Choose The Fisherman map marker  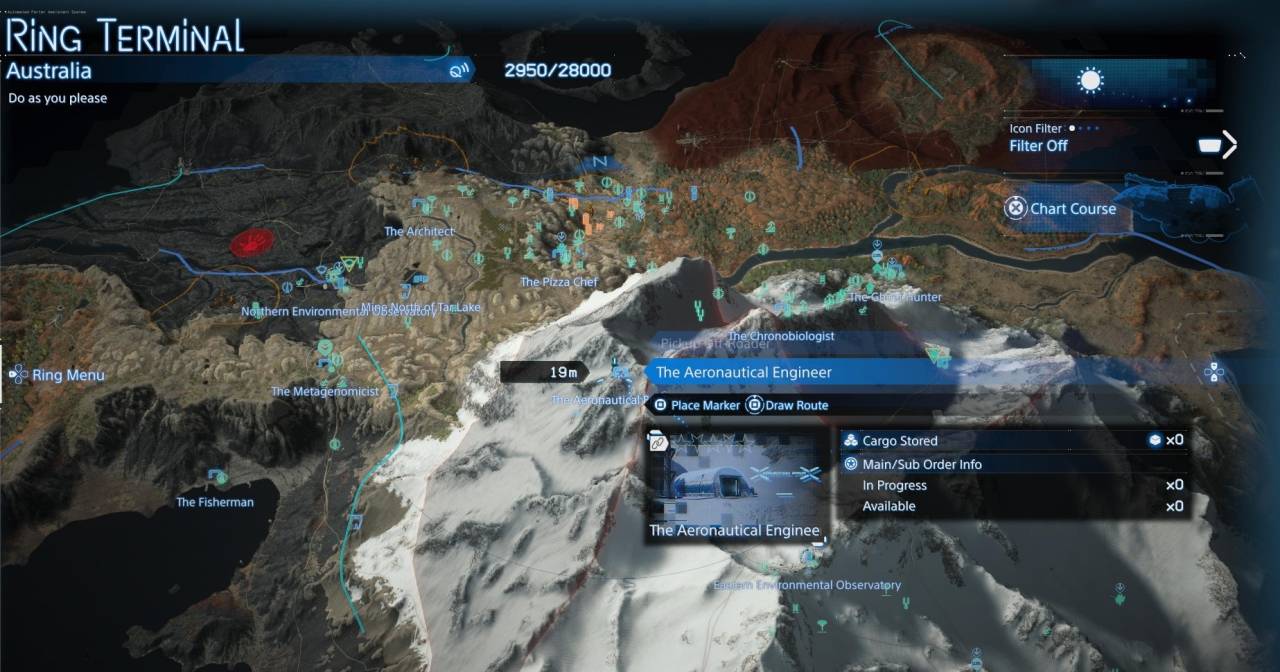[215, 501]
